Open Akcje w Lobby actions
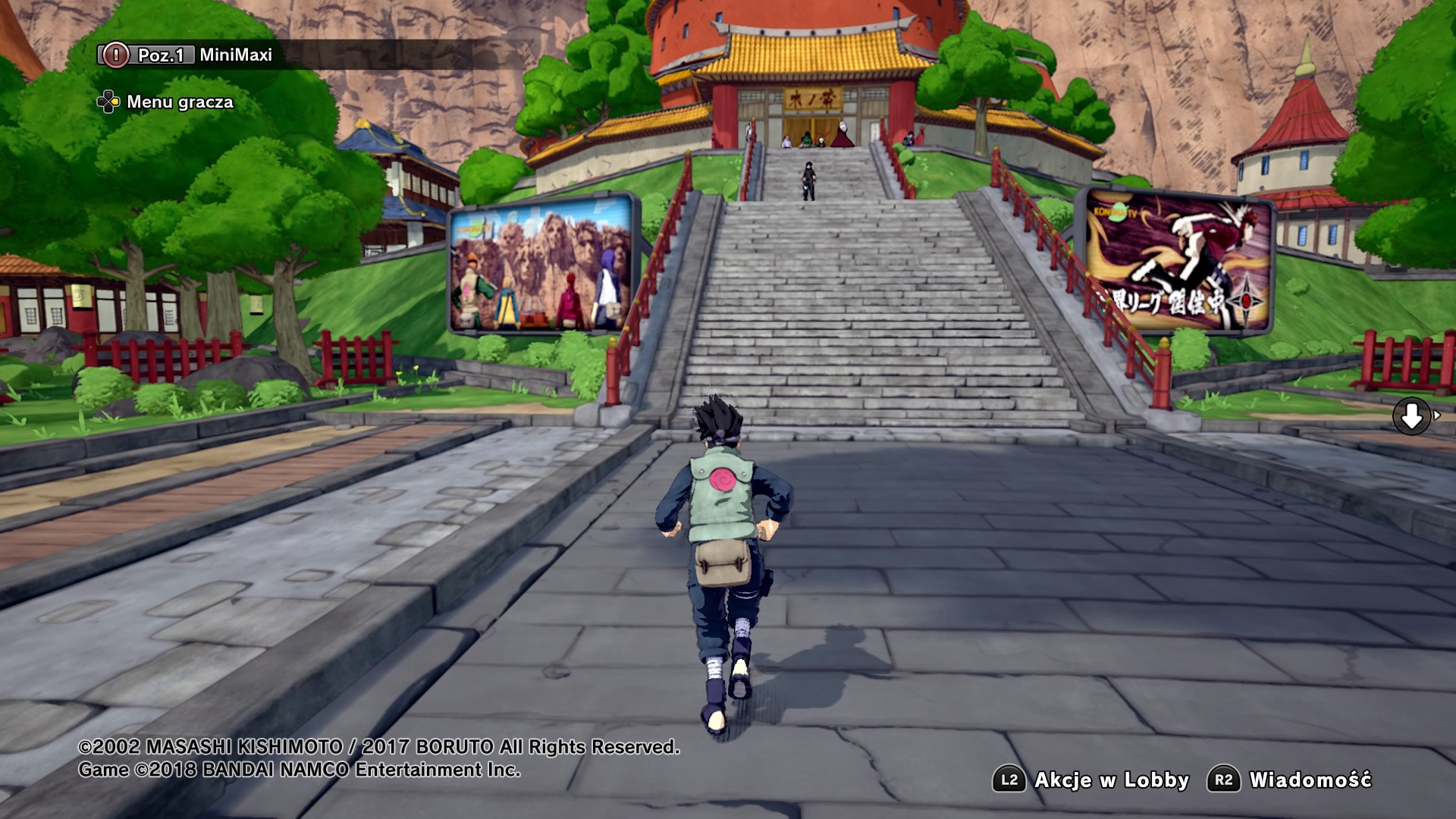Image resolution: width=1456 pixels, height=819 pixels. tap(1091, 780)
